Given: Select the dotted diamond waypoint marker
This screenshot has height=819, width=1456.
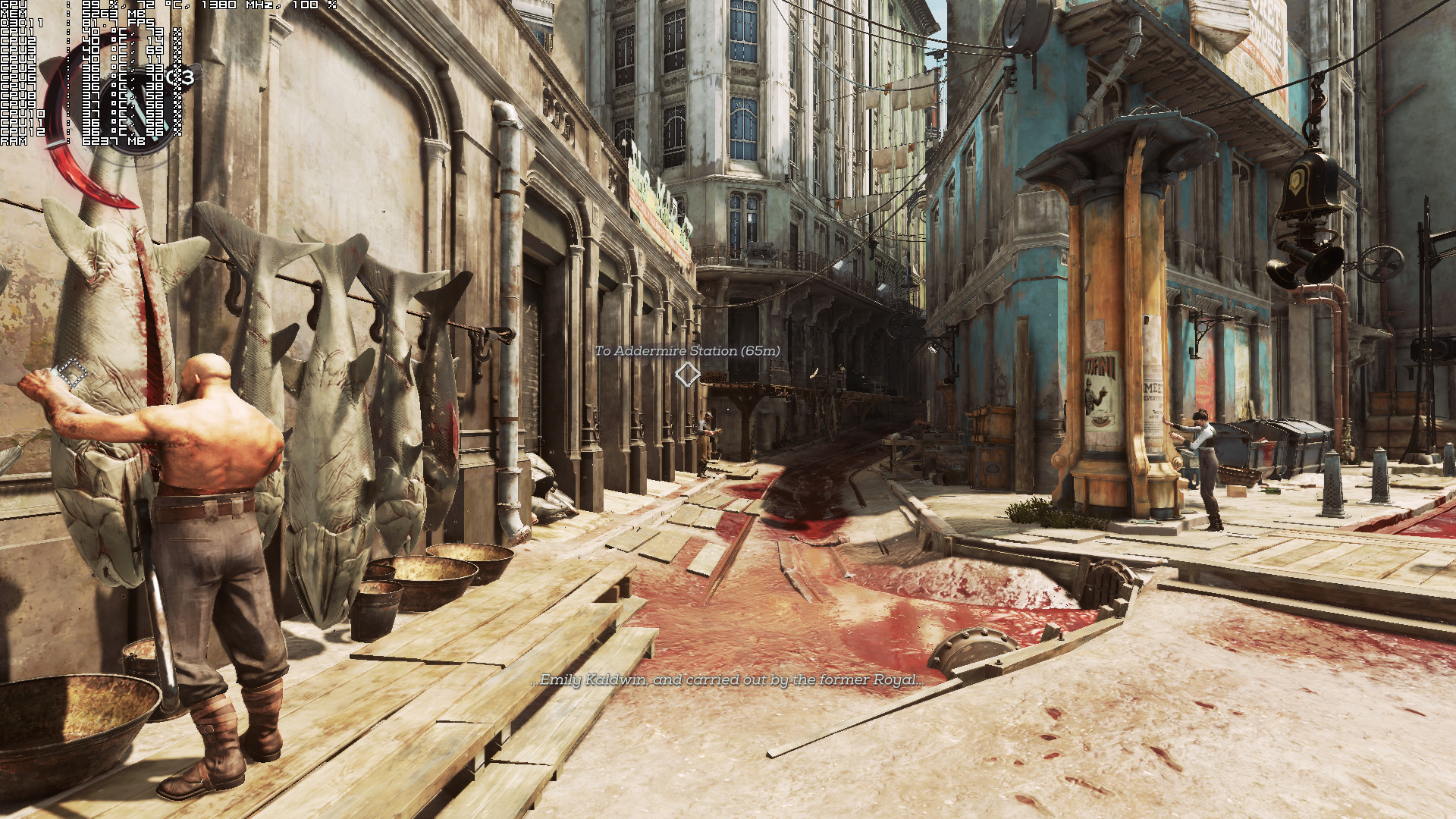Looking at the screenshot, I should point(74,372).
